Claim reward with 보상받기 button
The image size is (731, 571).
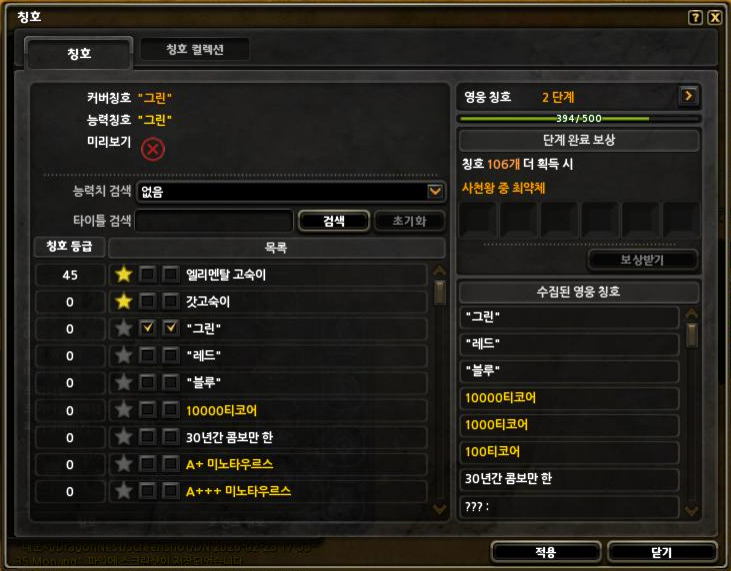(x=642, y=260)
